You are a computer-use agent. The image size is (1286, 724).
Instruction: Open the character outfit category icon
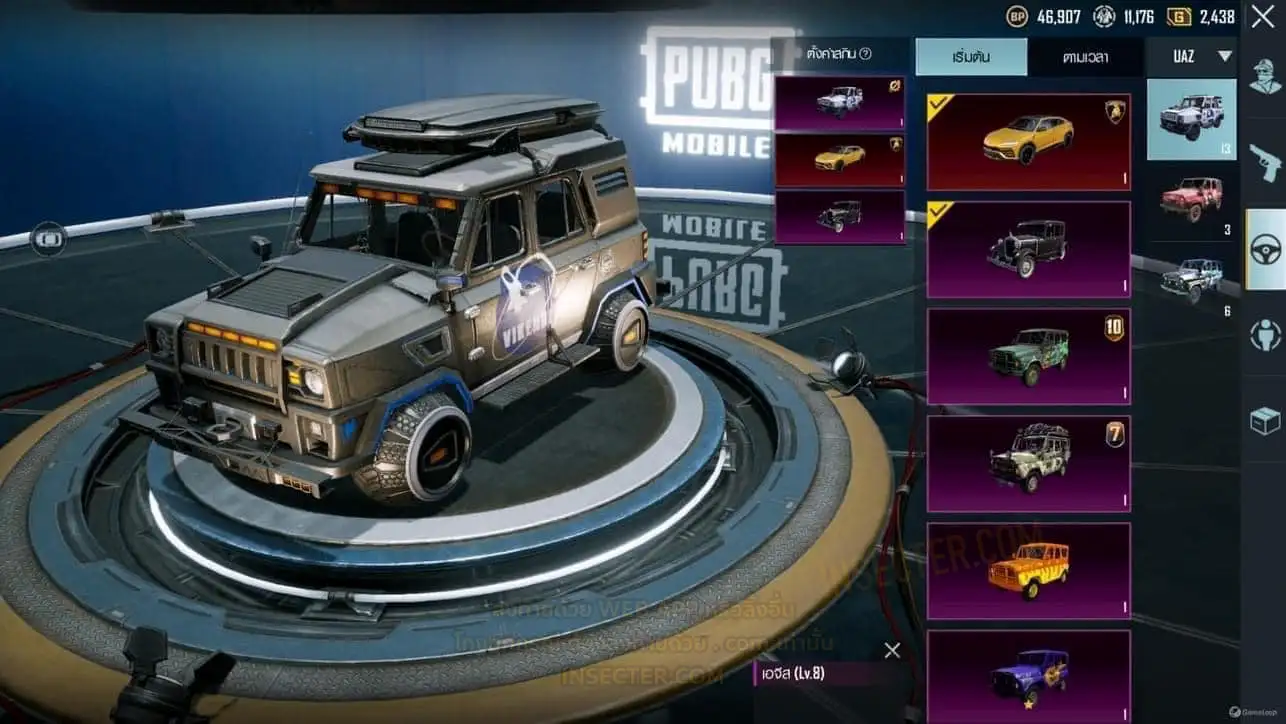click(x=1265, y=76)
